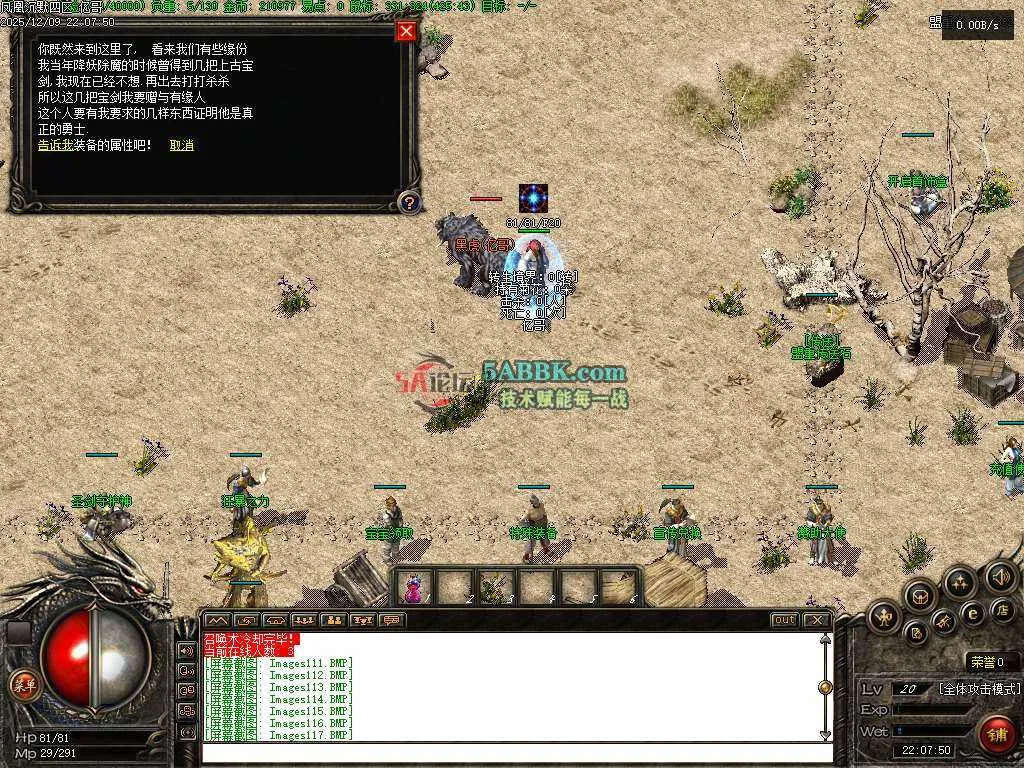Change the 全体攻击模式 attack mode

(x=979, y=689)
